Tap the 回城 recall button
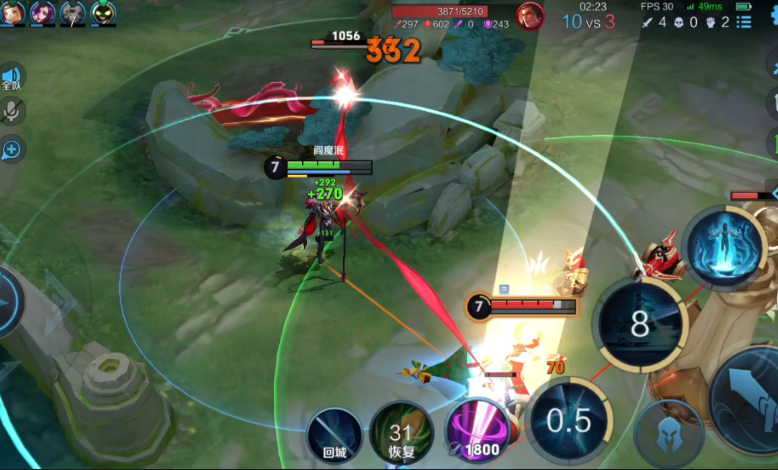778x470 pixels. 334,434
